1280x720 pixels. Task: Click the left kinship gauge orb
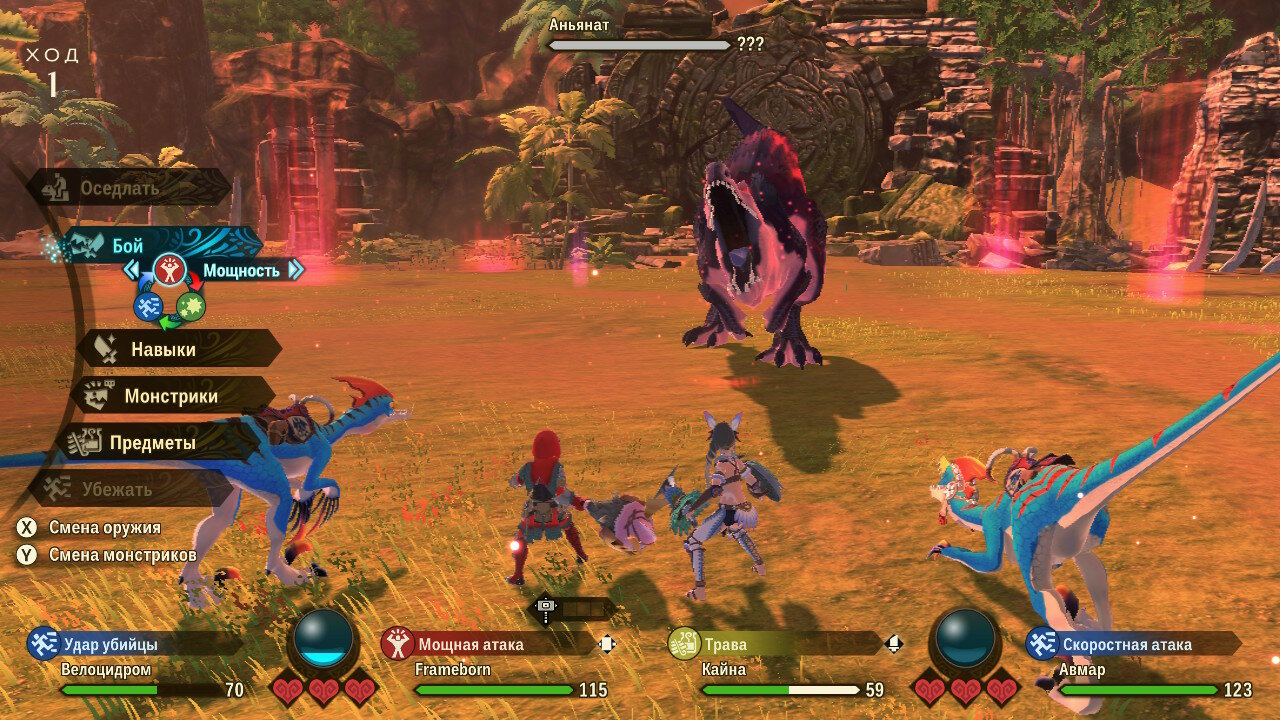pos(323,640)
